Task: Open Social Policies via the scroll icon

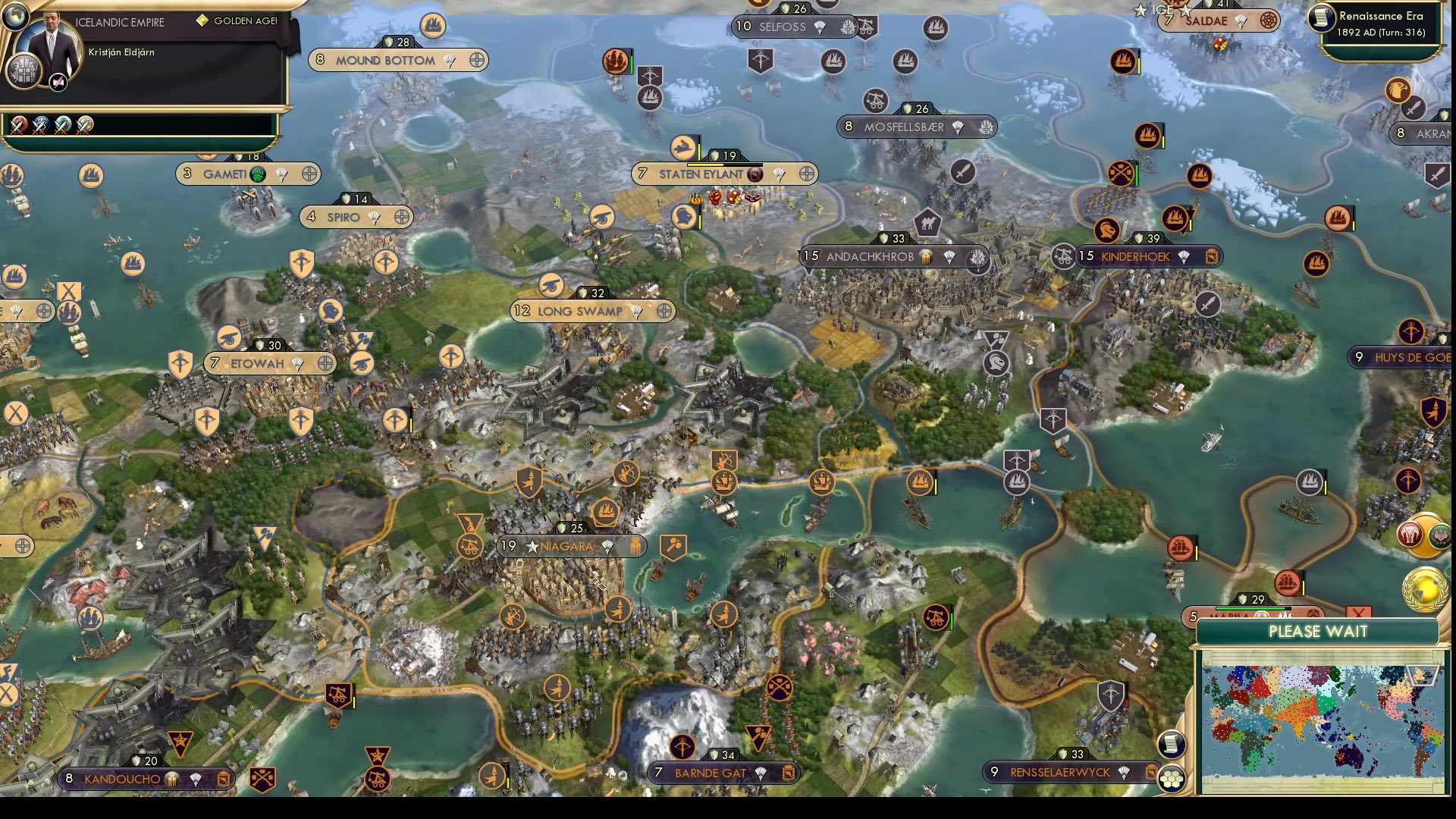Action: [1170, 745]
